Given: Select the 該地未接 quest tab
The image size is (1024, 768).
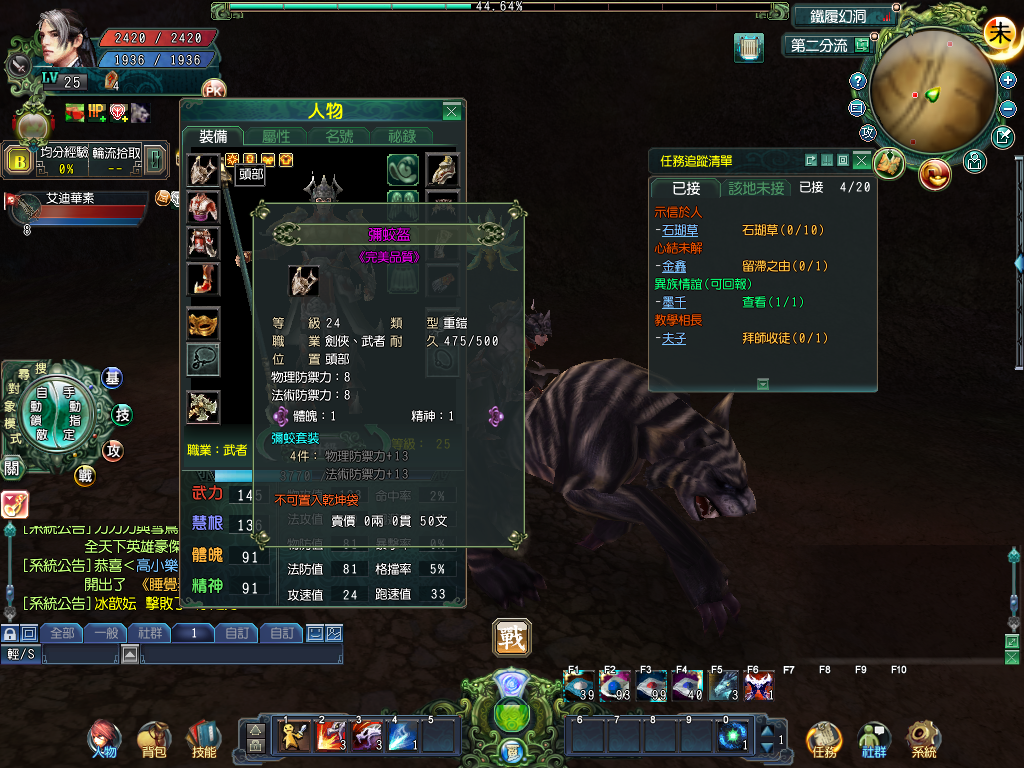Looking at the screenshot, I should (x=755, y=188).
